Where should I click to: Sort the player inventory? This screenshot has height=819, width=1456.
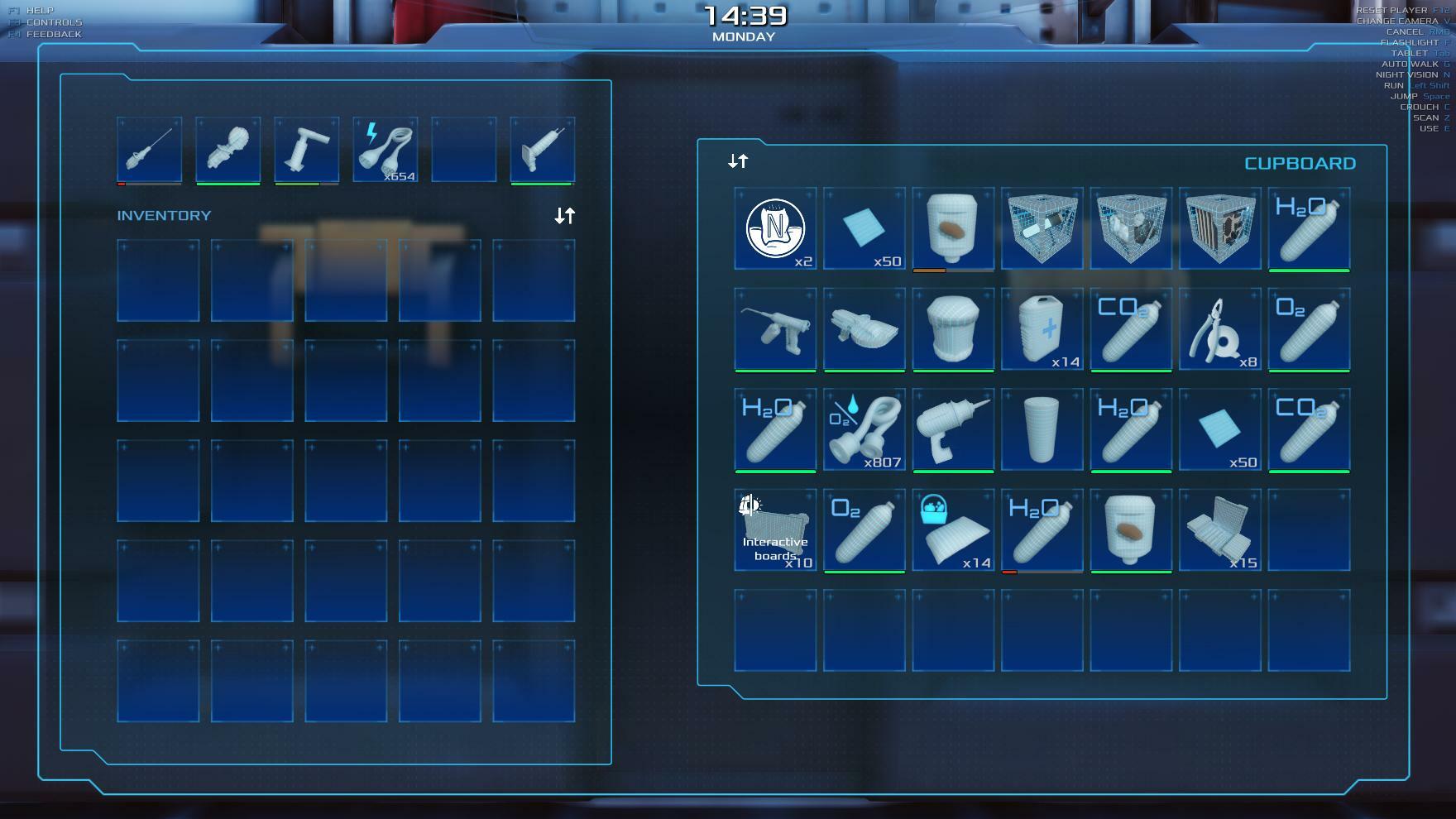[564, 216]
